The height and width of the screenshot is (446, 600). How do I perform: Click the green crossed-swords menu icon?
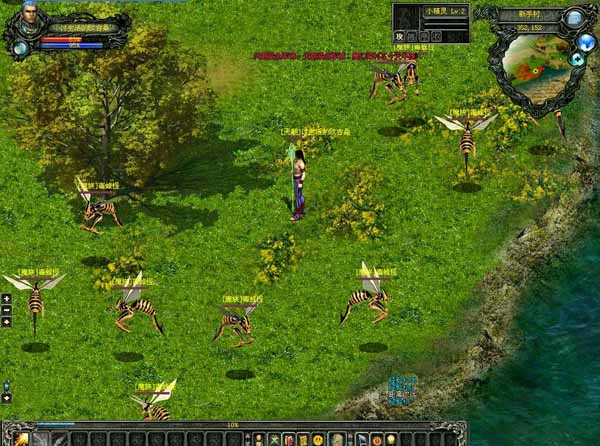(274, 439)
